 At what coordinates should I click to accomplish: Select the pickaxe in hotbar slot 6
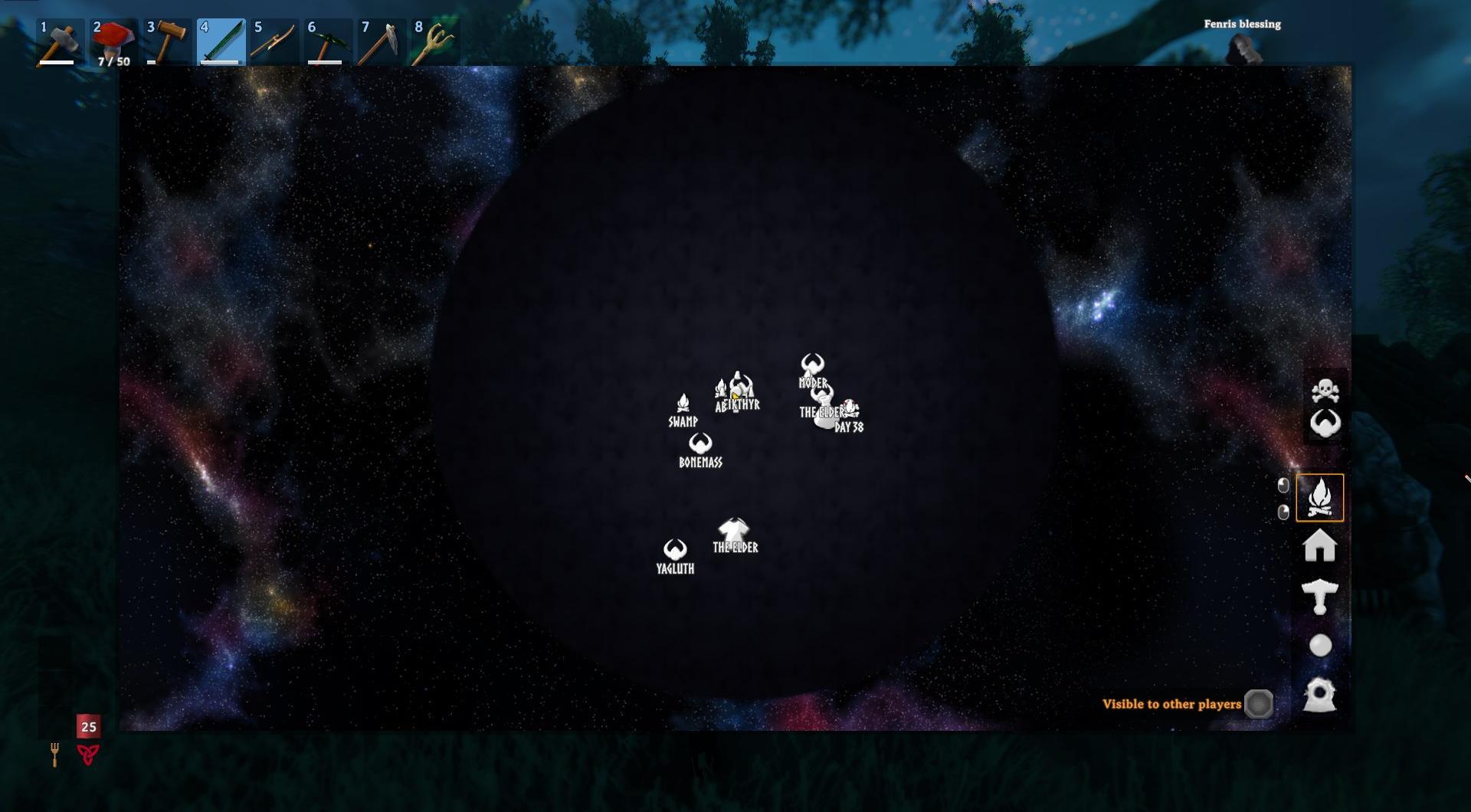click(x=328, y=42)
